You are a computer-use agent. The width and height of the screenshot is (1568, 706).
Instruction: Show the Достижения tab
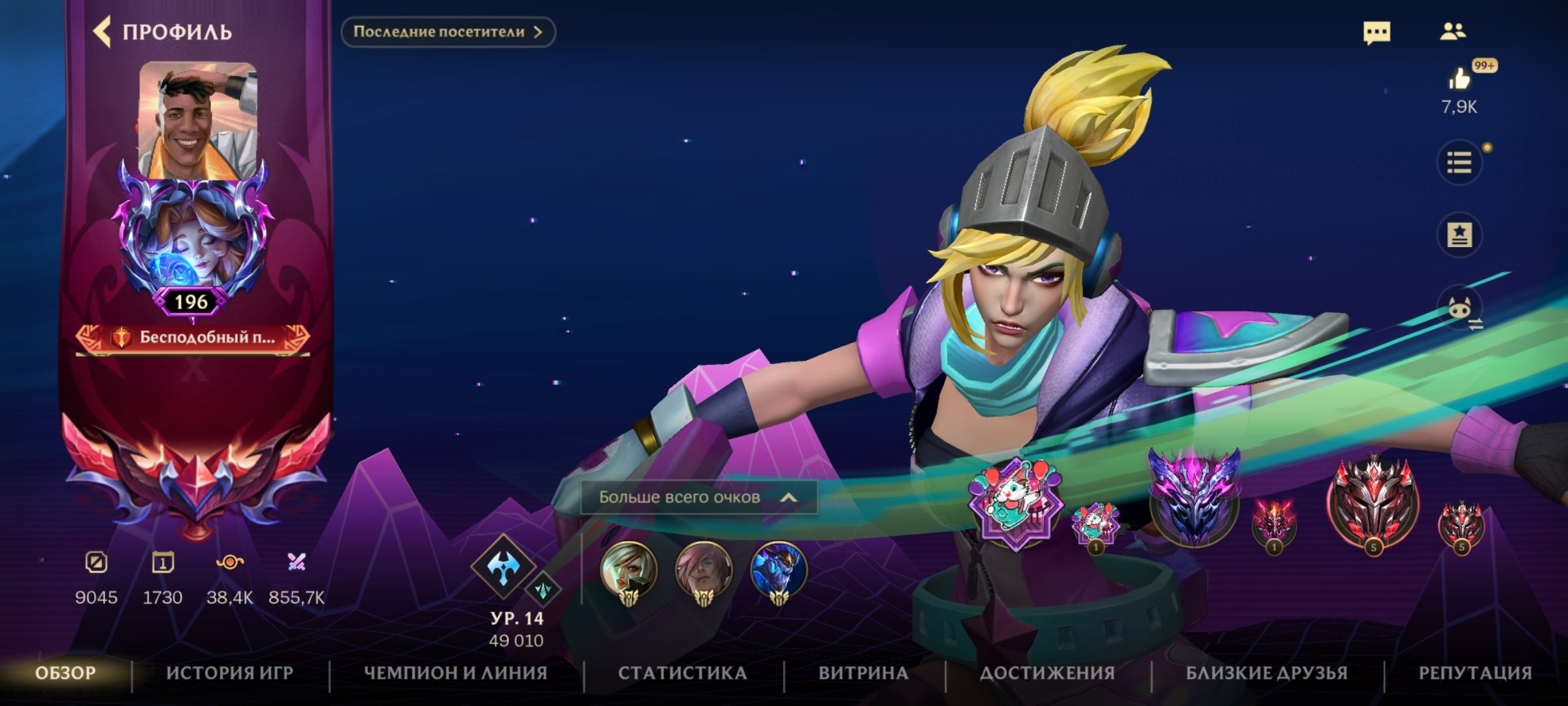click(1047, 673)
